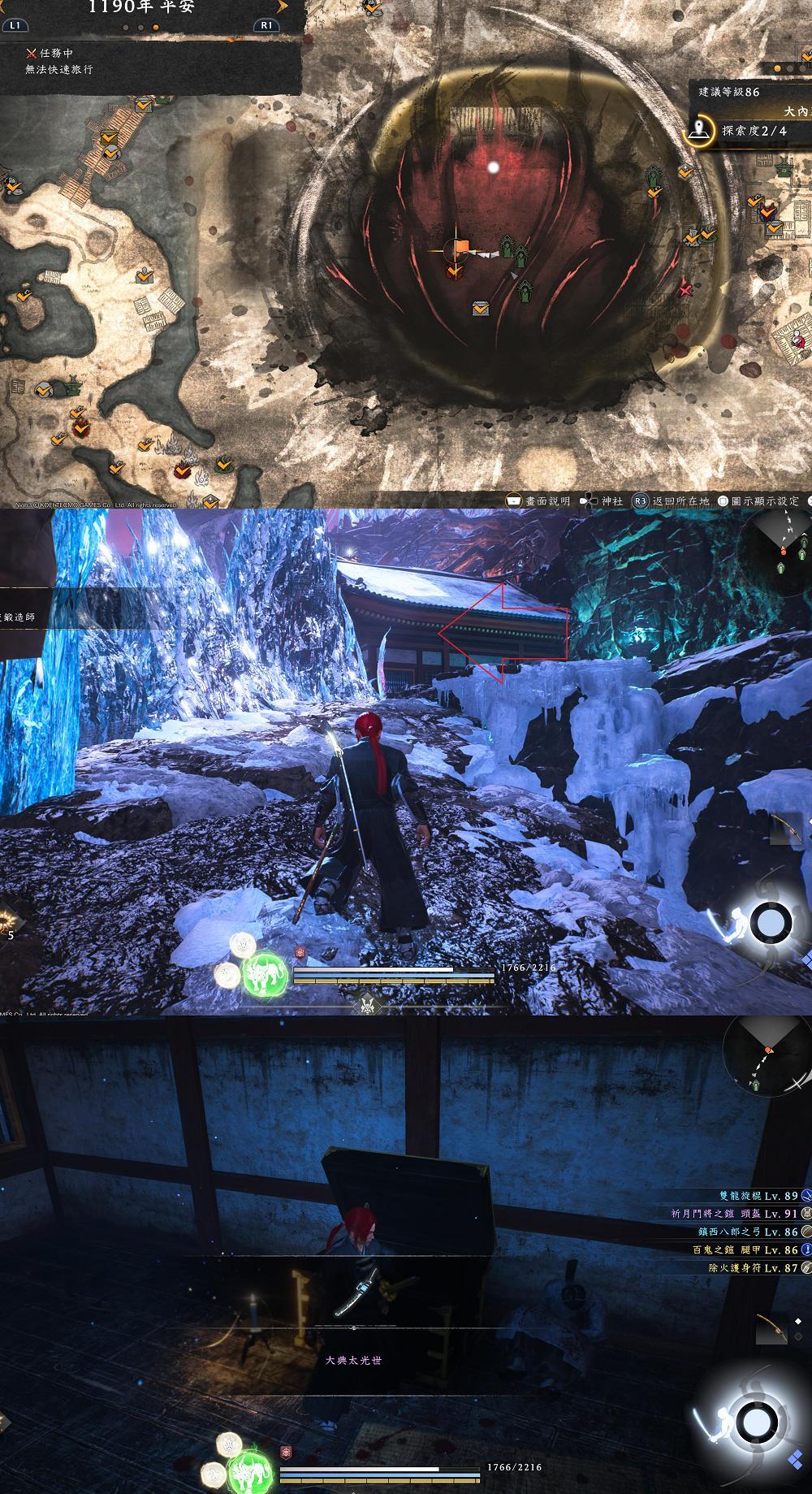The width and height of the screenshot is (812, 1494).
Task: Click the white dot marker in the red zone
Action: [x=493, y=167]
